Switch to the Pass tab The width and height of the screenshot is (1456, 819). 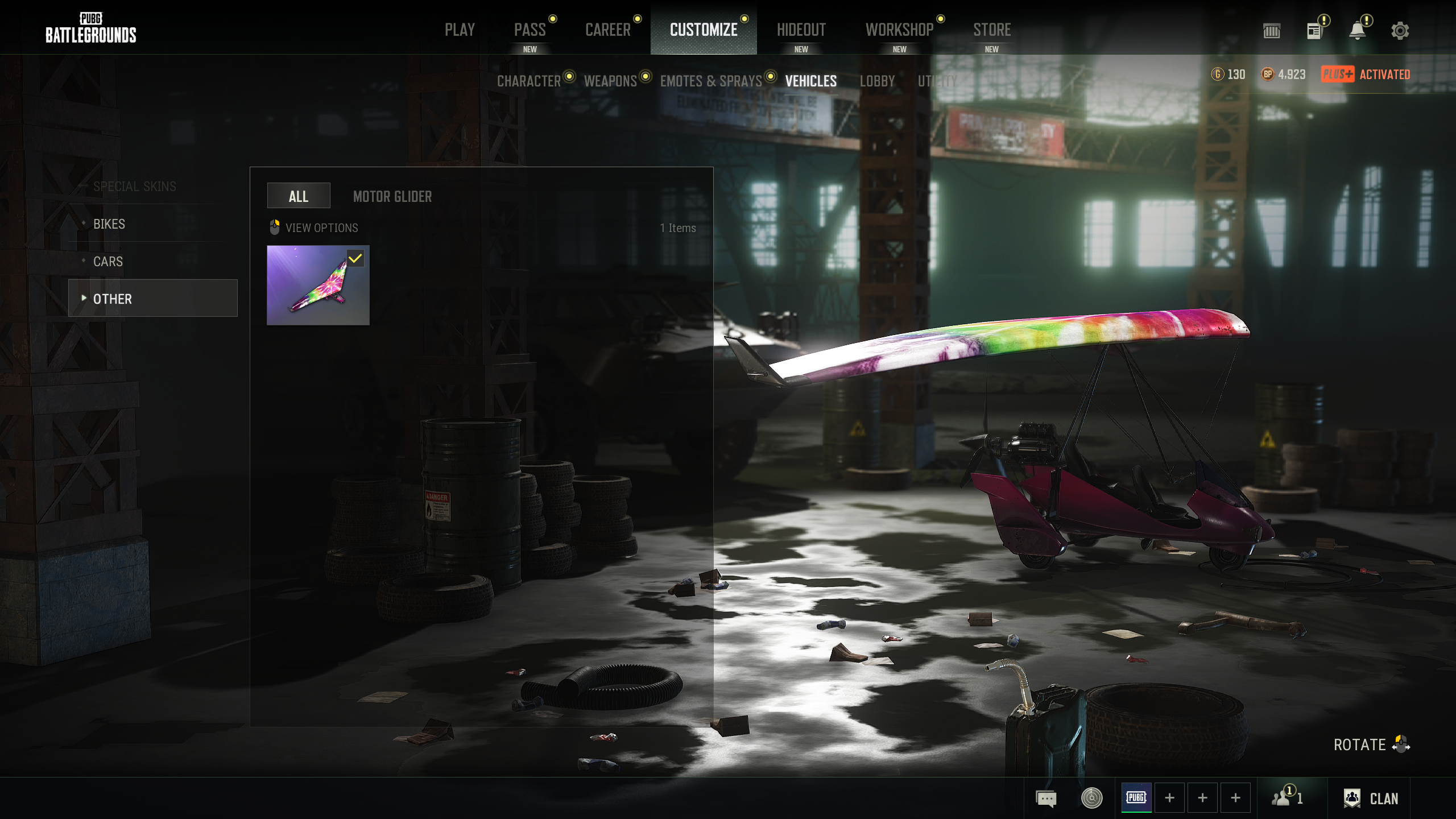530,30
